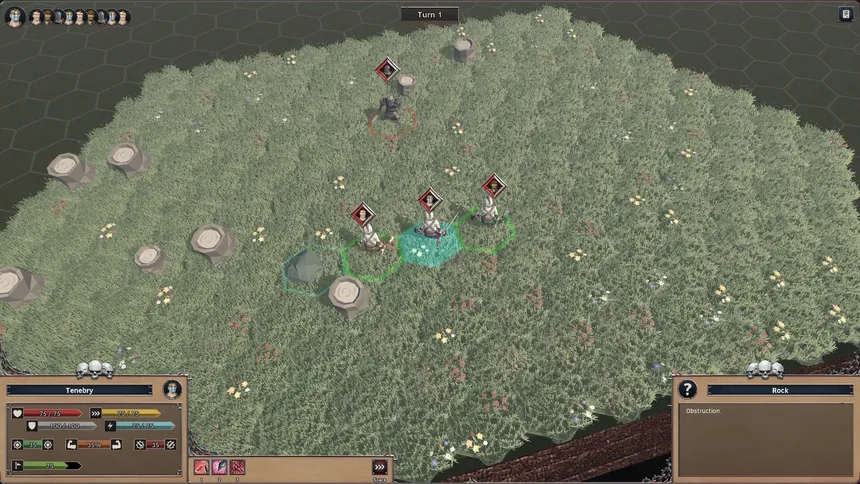Select the unit on the cyan highlighted hex
The image size is (860, 484).
[430, 228]
